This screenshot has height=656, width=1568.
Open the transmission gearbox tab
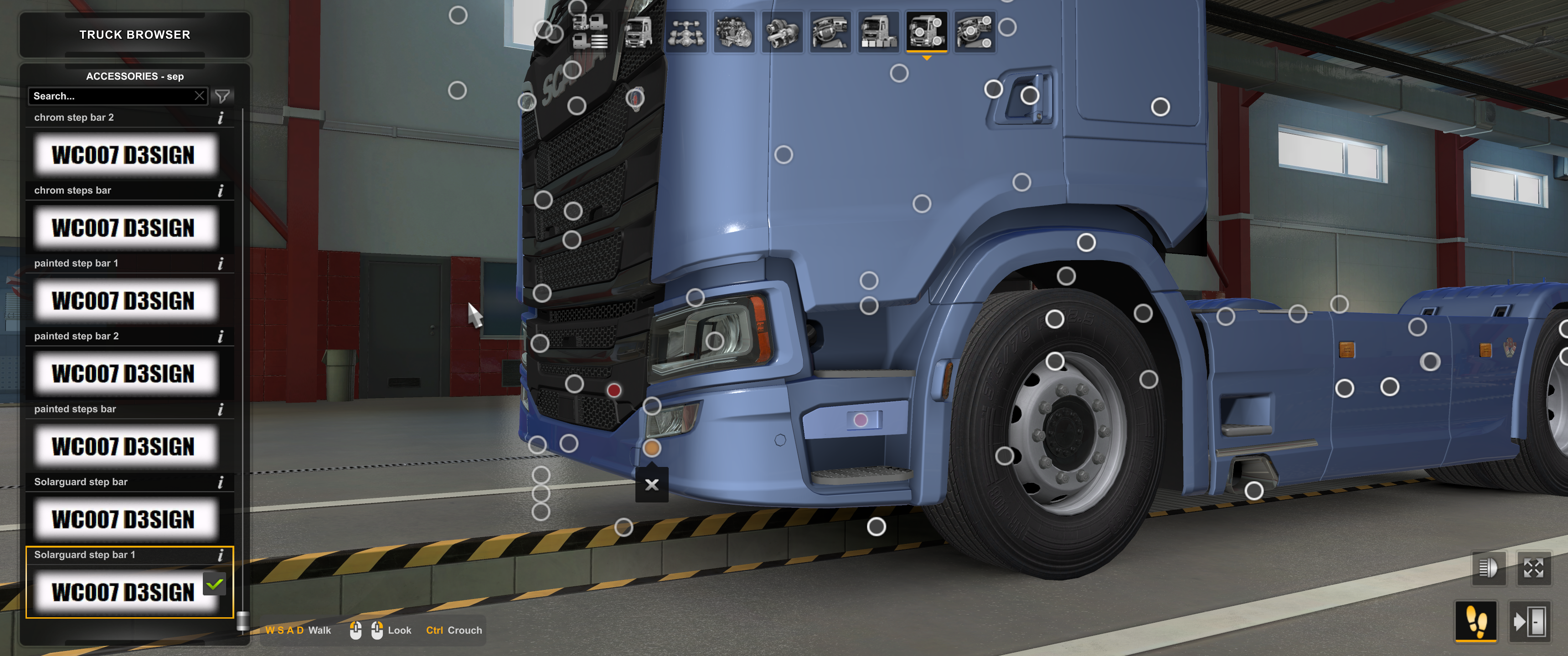[782, 31]
